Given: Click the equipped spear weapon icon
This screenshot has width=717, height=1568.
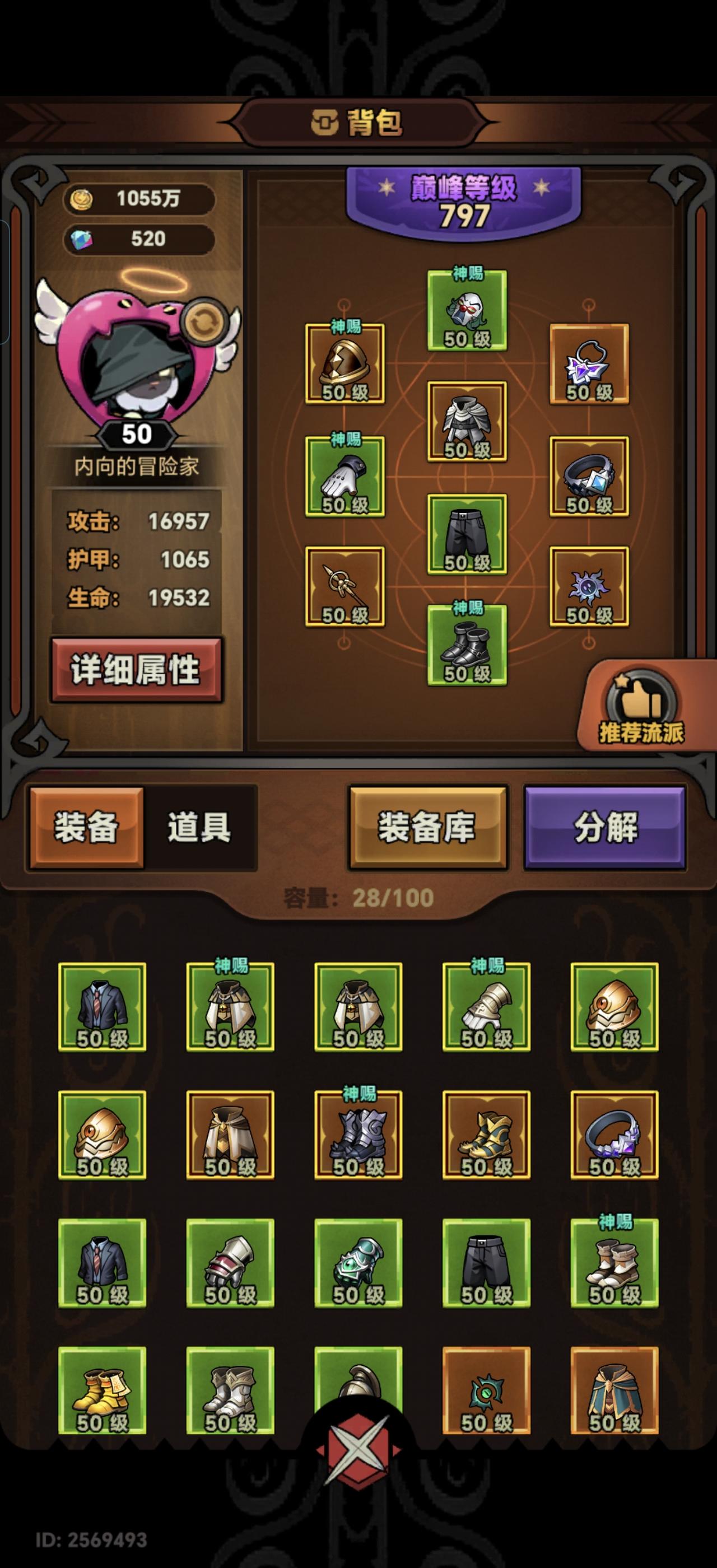Looking at the screenshot, I should tap(344, 590).
